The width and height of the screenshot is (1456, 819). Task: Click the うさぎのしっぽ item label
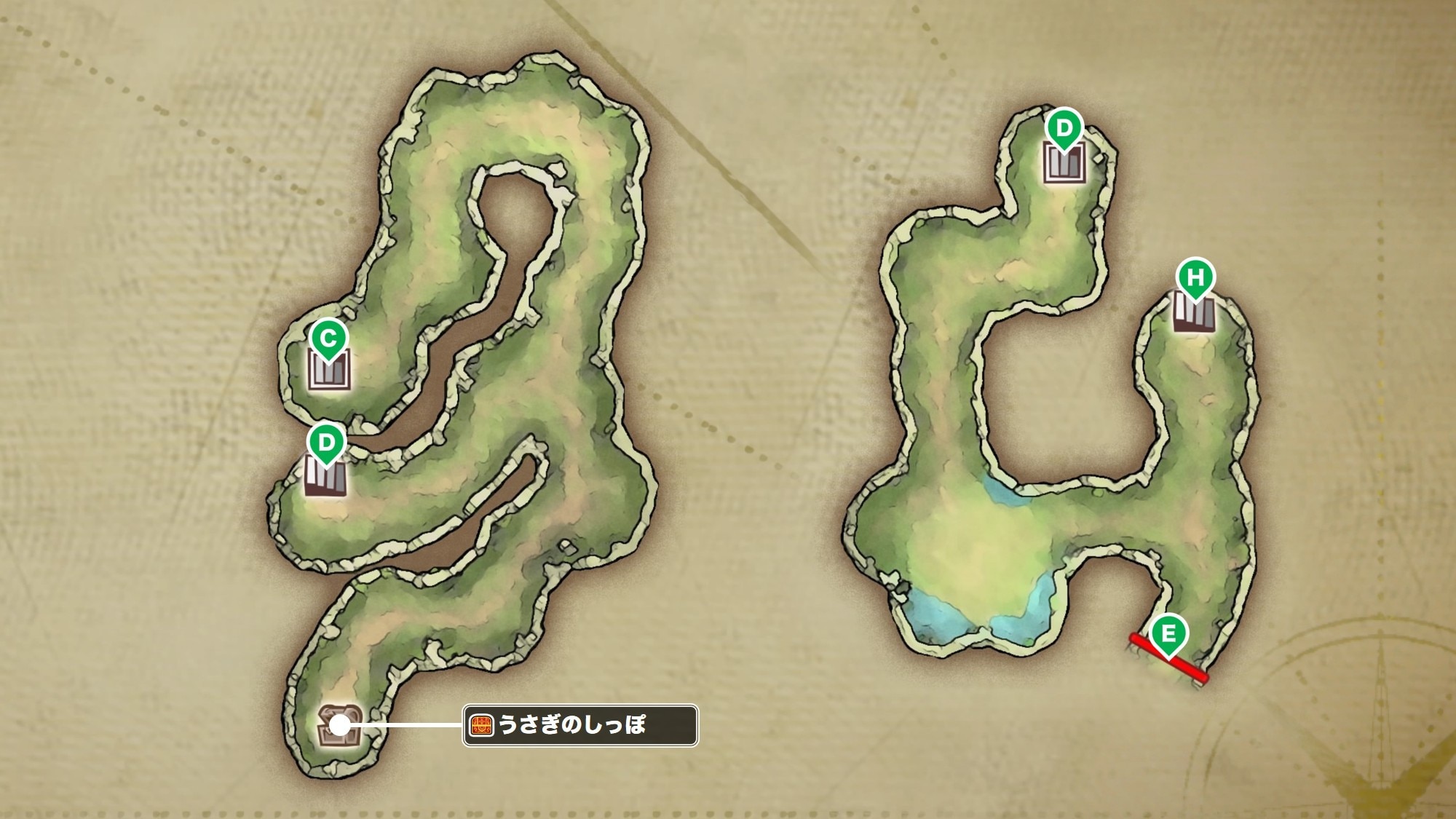pyautogui.click(x=580, y=725)
